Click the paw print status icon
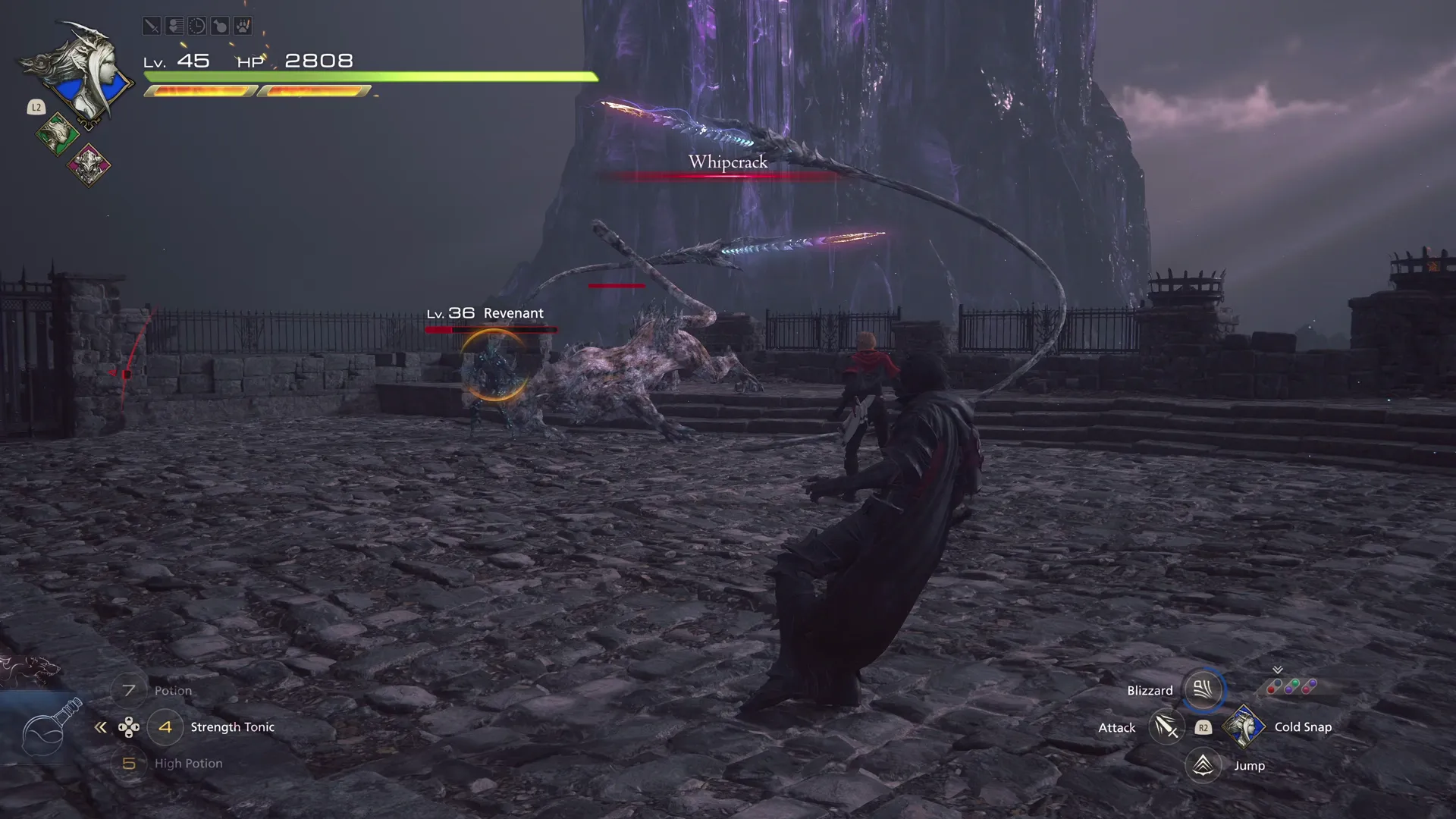 pos(242,27)
